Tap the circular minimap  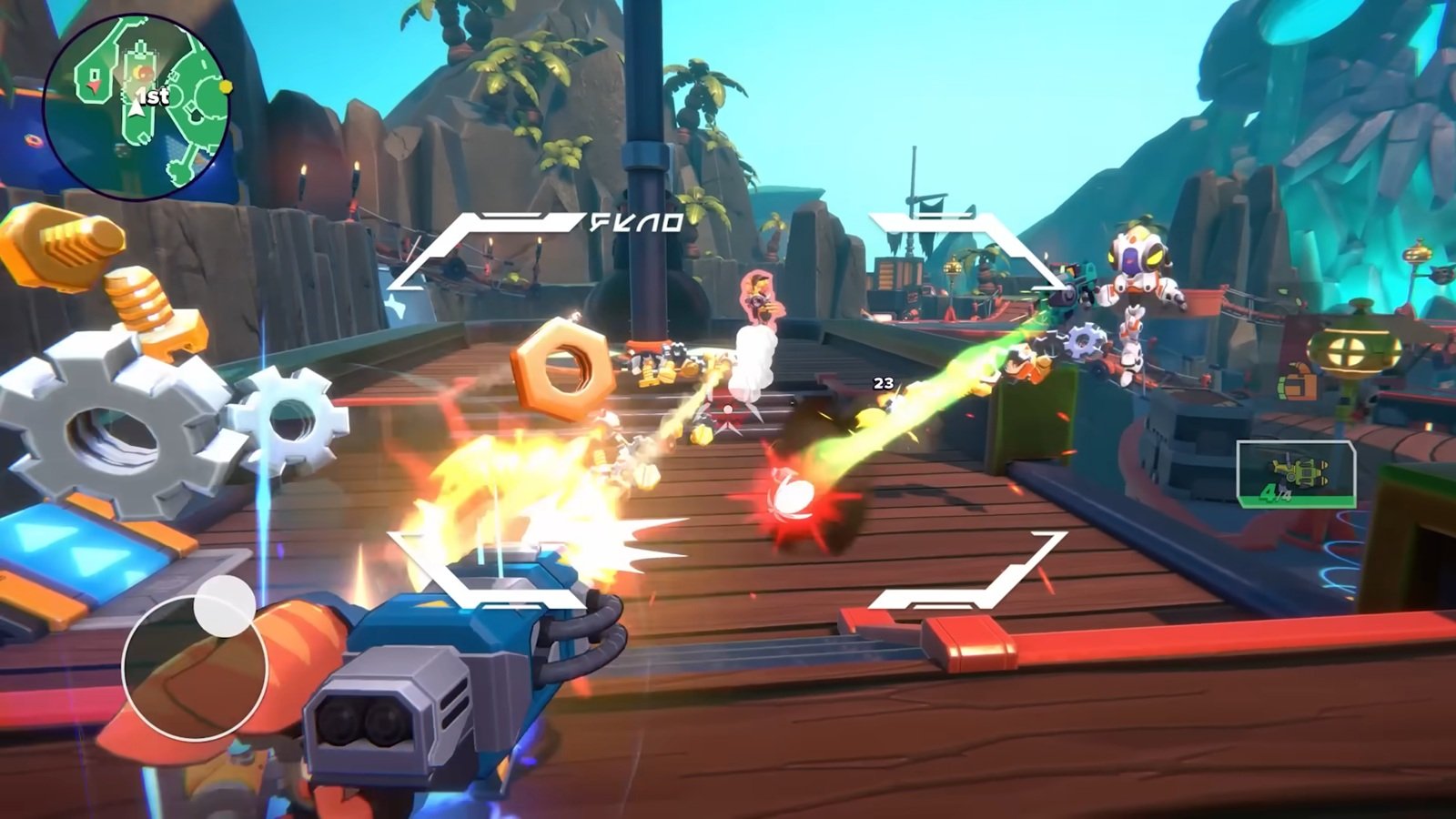point(136,105)
